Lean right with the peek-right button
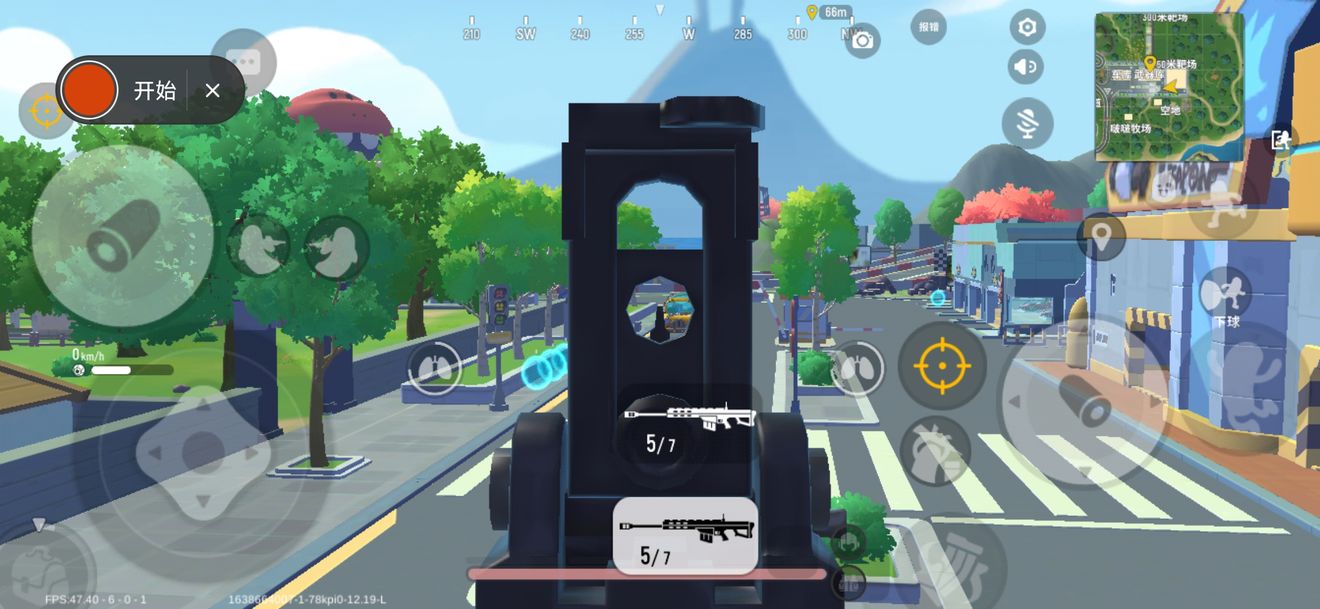The width and height of the screenshot is (1320, 609). click(x=336, y=247)
